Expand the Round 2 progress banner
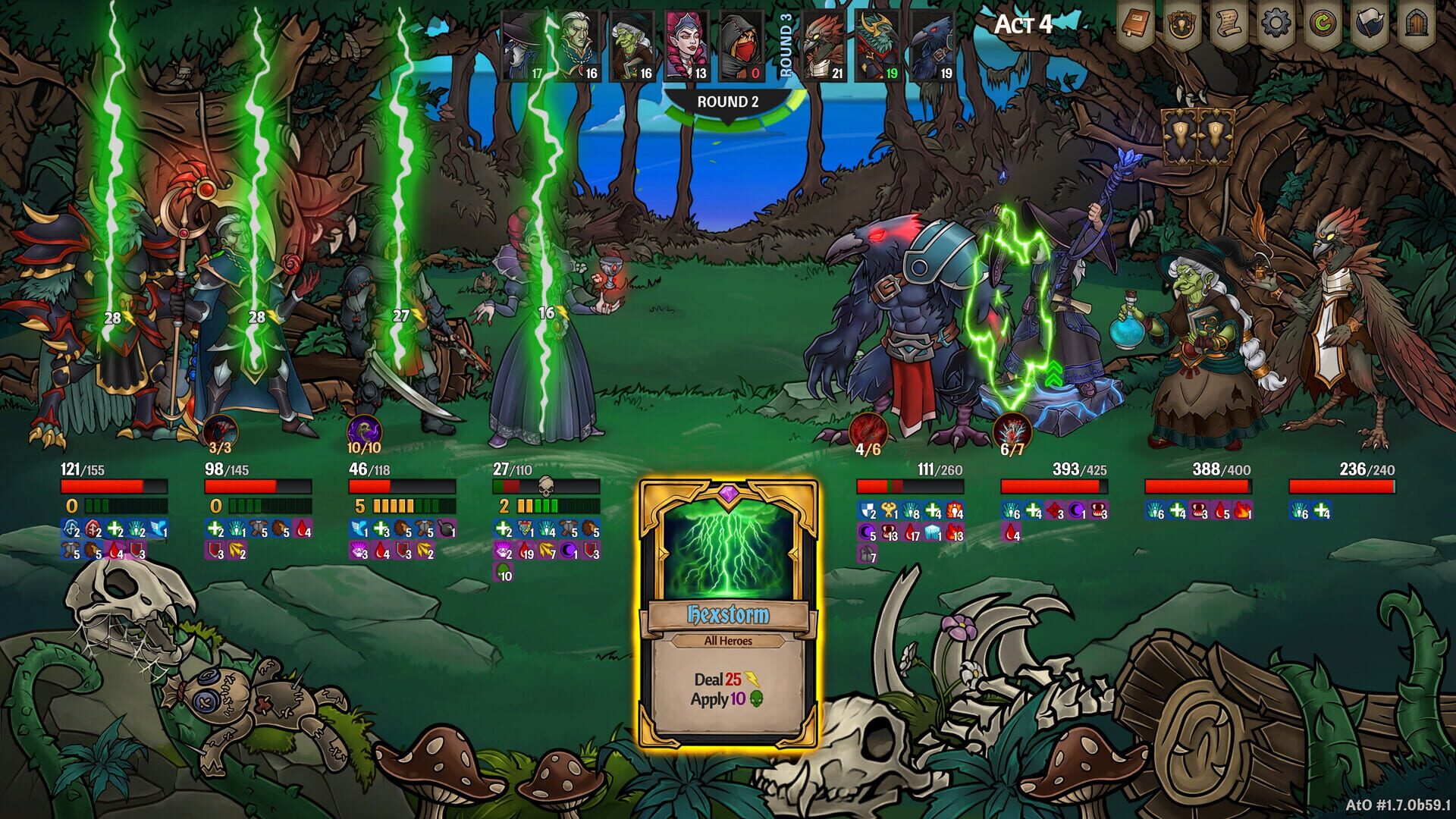This screenshot has height=819, width=1456. tap(728, 99)
